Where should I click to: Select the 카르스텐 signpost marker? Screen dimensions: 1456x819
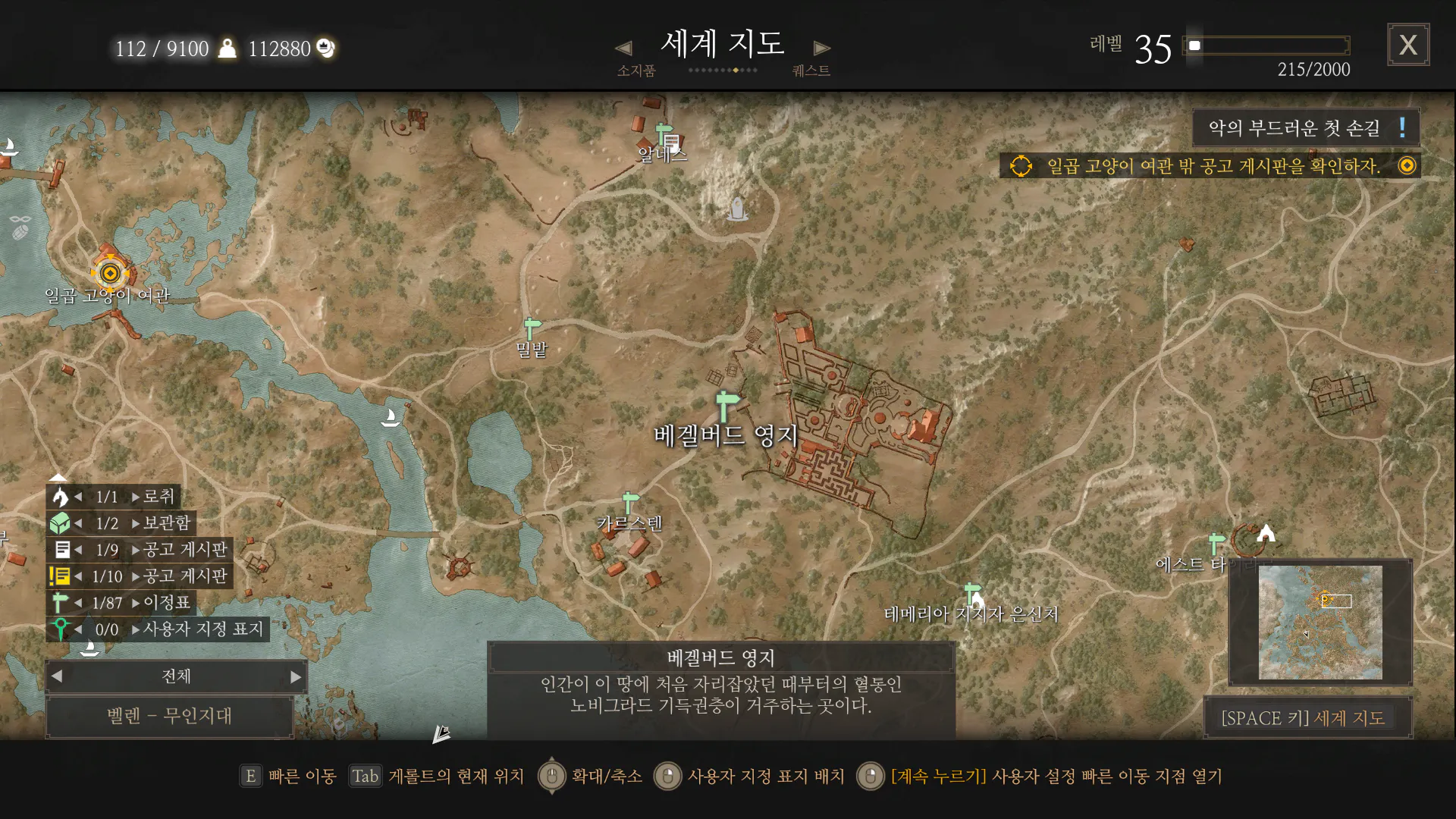[x=629, y=502]
